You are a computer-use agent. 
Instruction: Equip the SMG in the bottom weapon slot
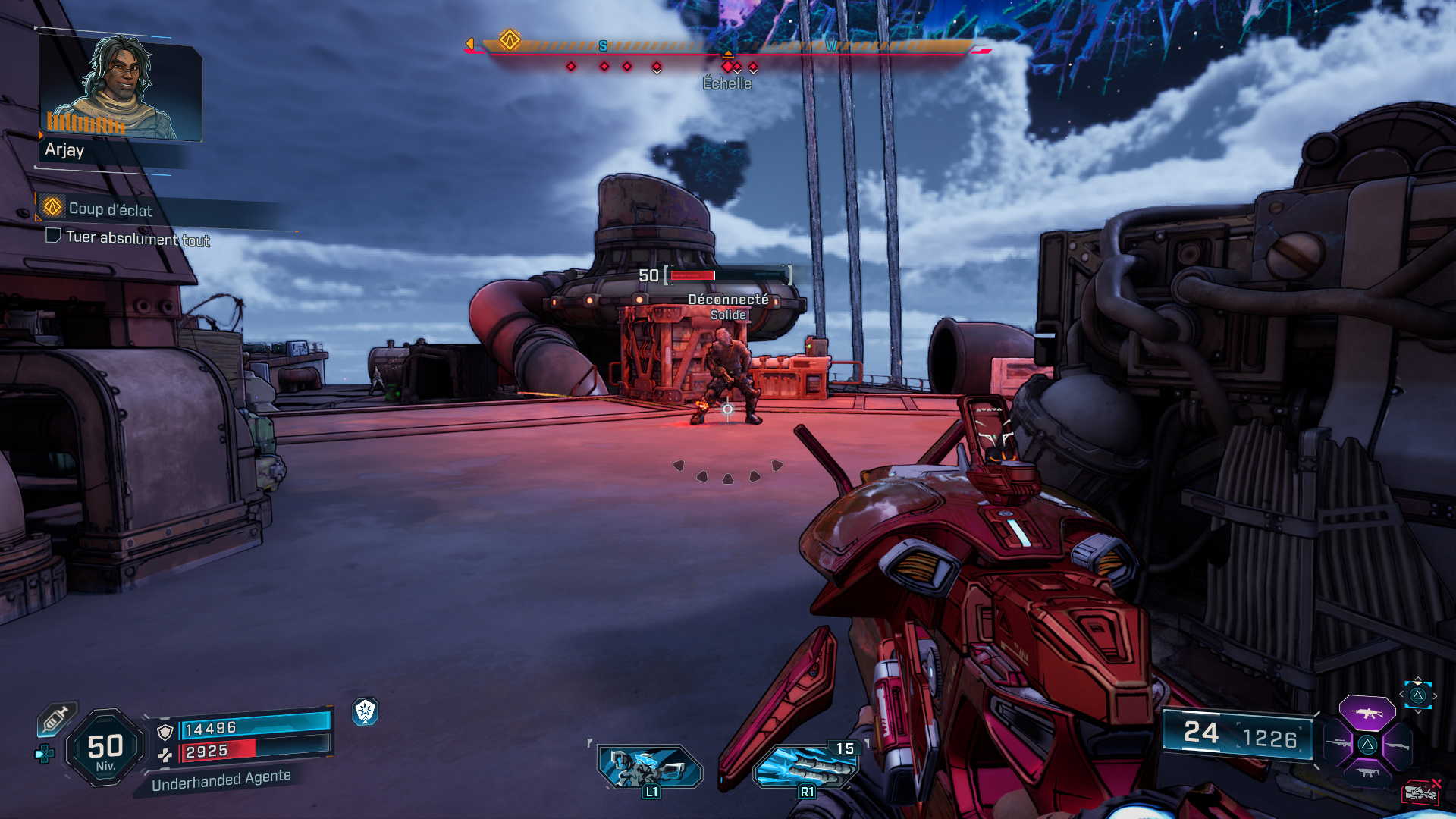point(1367,773)
